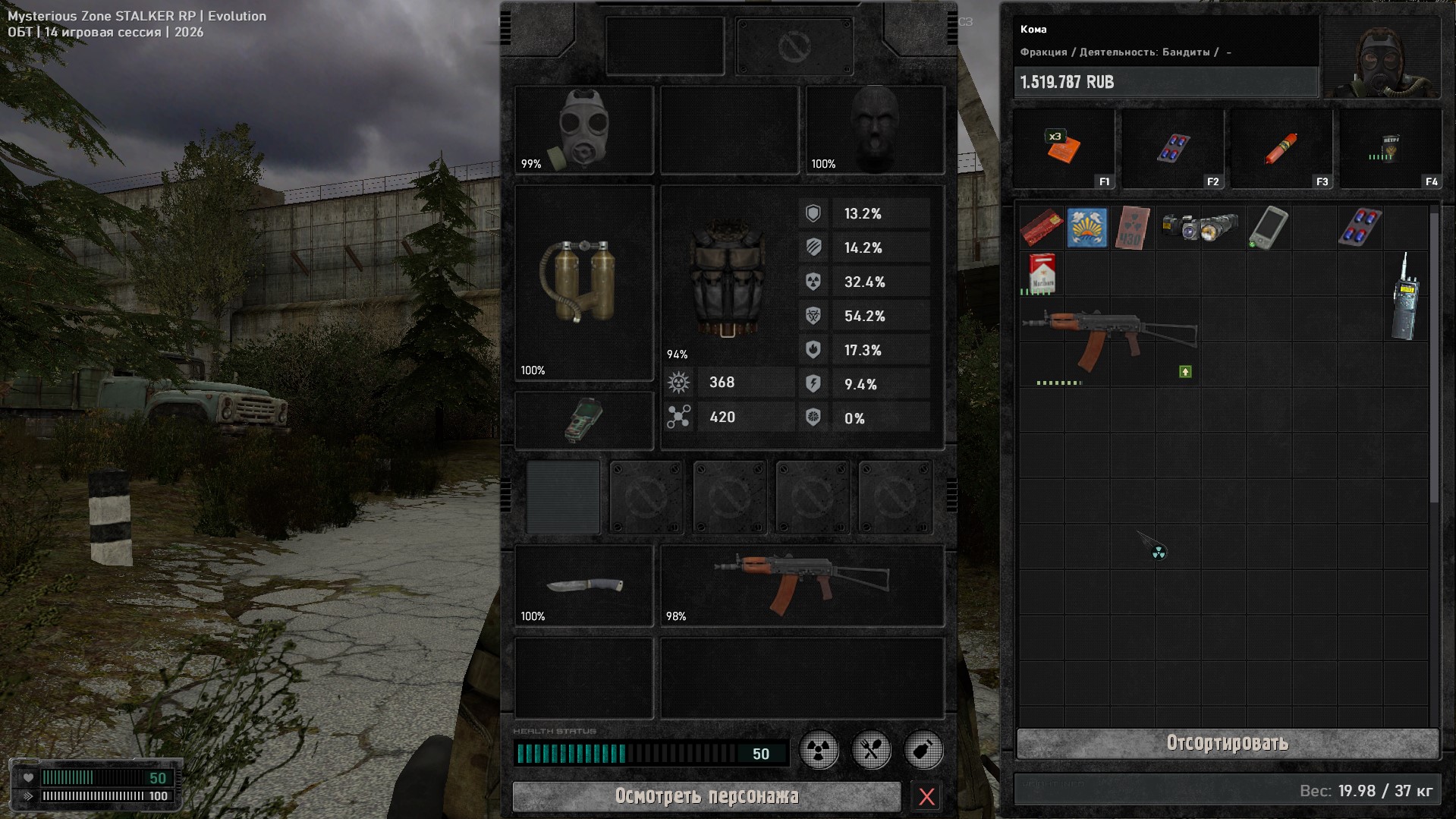Select the equipped knife slot

pos(583,585)
